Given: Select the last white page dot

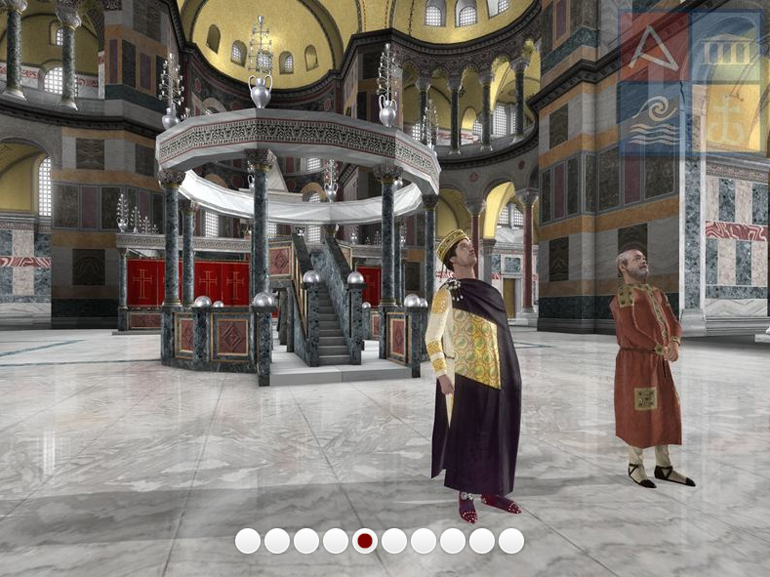Looking at the screenshot, I should pyautogui.click(x=511, y=541).
